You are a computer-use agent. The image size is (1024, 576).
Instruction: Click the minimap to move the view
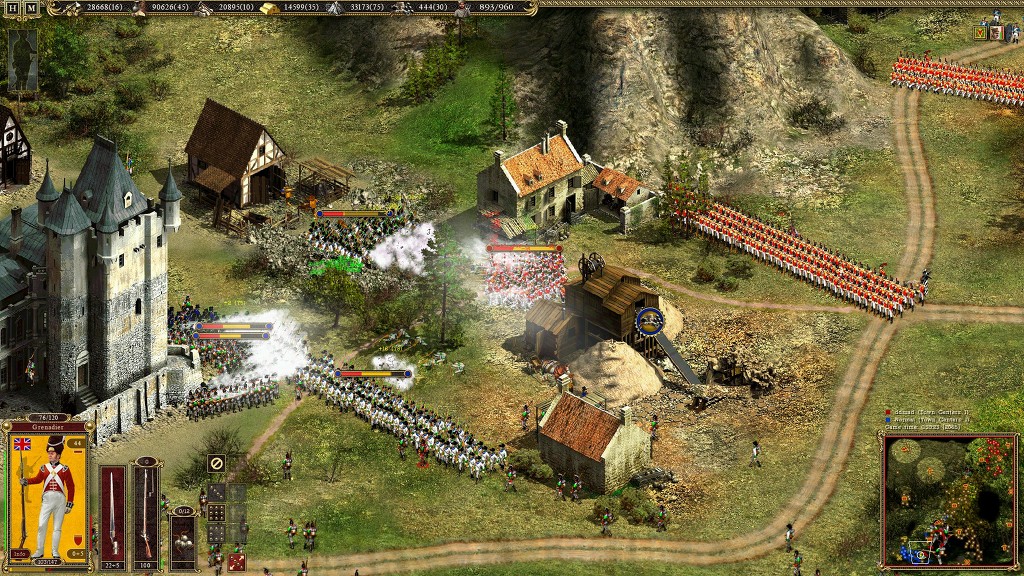949,499
